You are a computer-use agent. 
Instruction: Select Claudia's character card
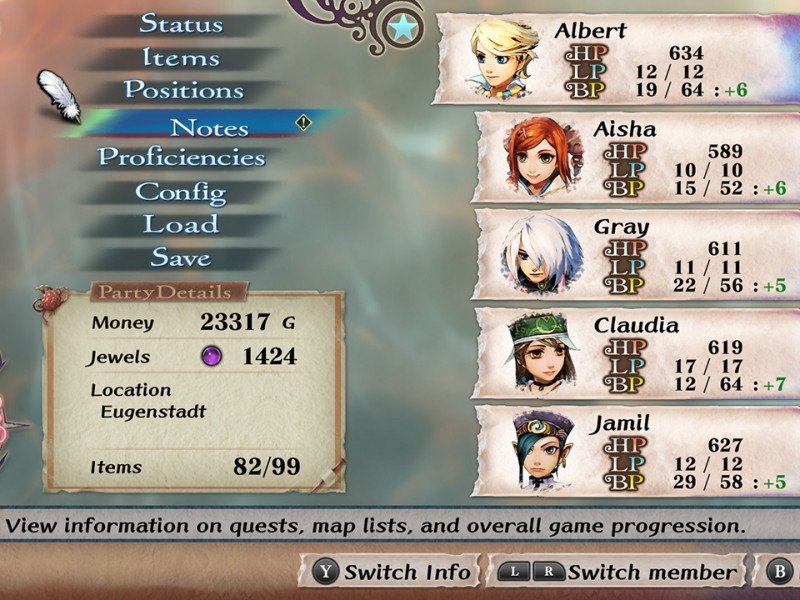point(635,352)
